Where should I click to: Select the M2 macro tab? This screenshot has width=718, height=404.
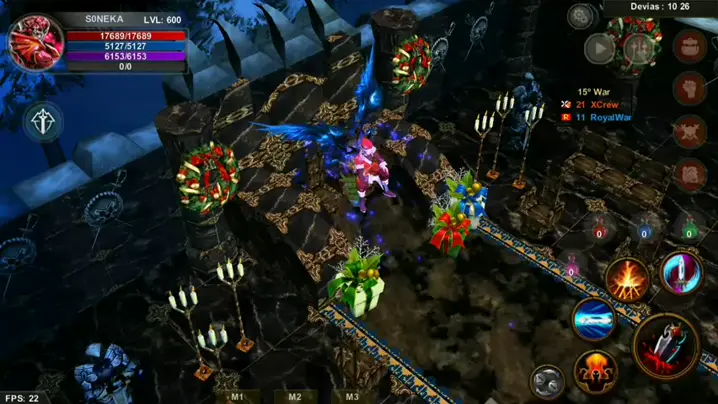point(295,397)
